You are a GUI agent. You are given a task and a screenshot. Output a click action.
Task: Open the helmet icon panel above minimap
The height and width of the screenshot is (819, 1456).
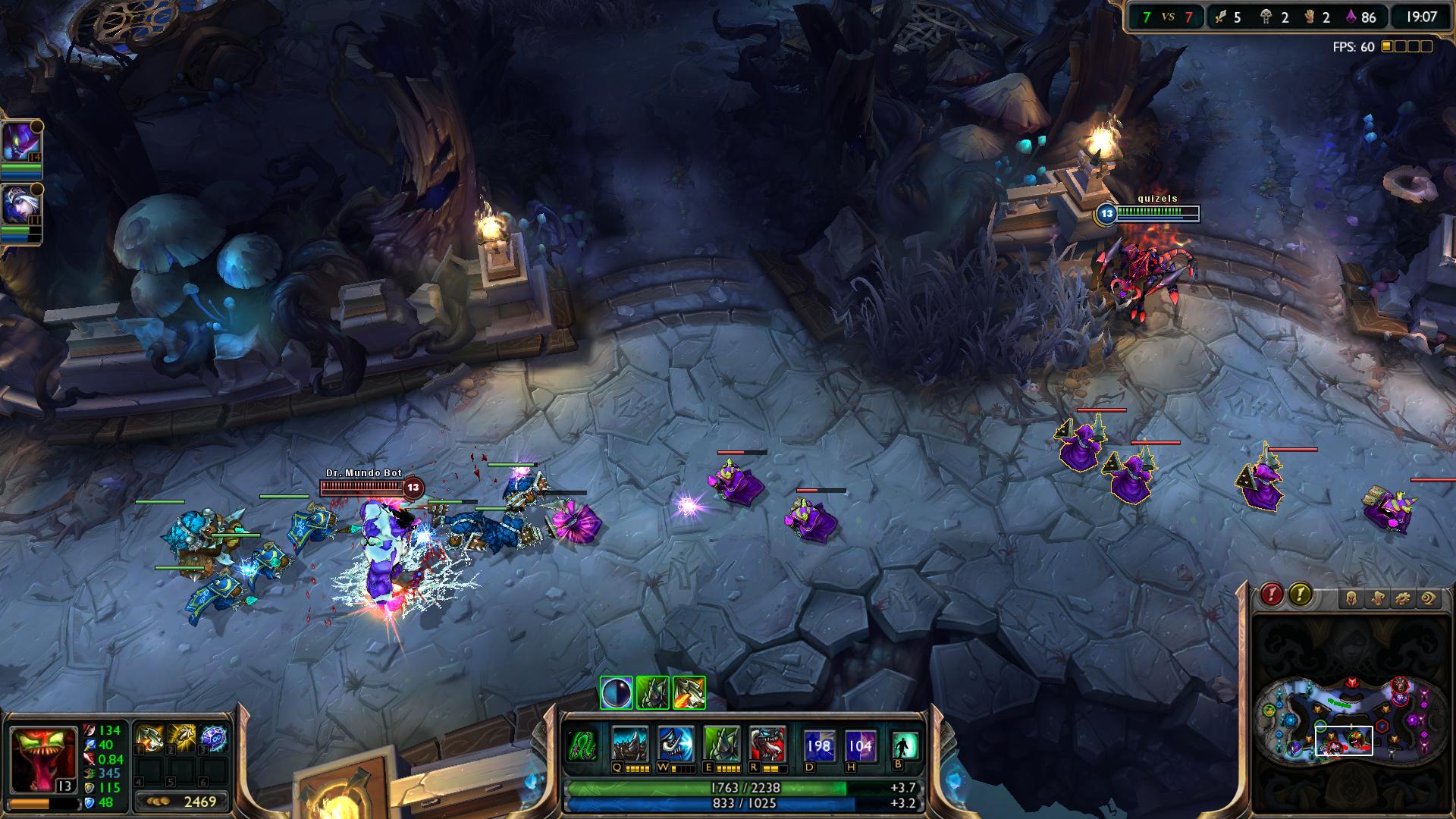click(x=1352, y=599)
